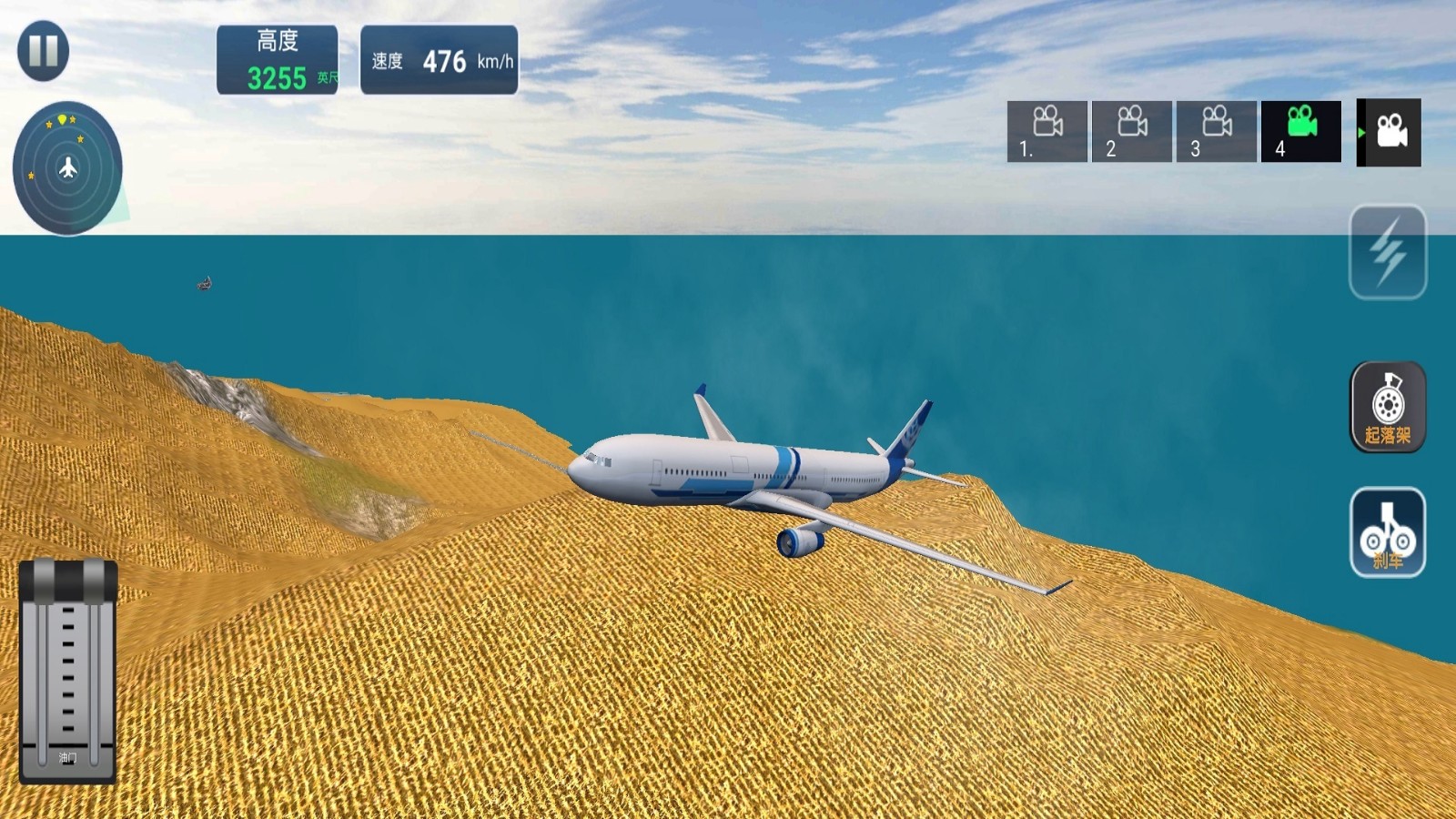This screenshot has width=1456, height=819.
Task: Choose camera view 3
Action: (1216, 132)
